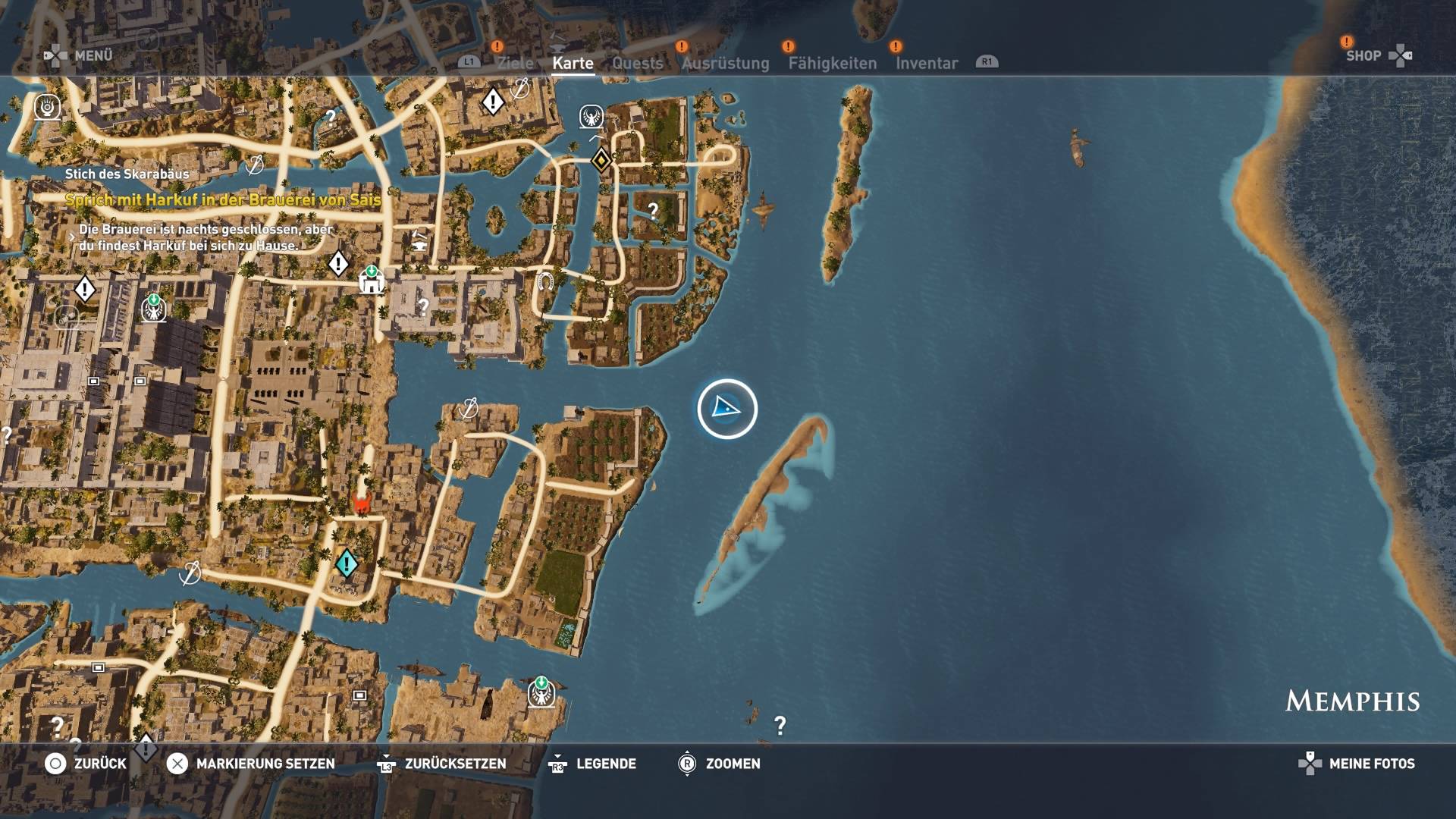This screenshot has width=1456, height=819.
Task: Open the Fähigkeiten tab
Action: pyautogui.click(x=832, y=64)
